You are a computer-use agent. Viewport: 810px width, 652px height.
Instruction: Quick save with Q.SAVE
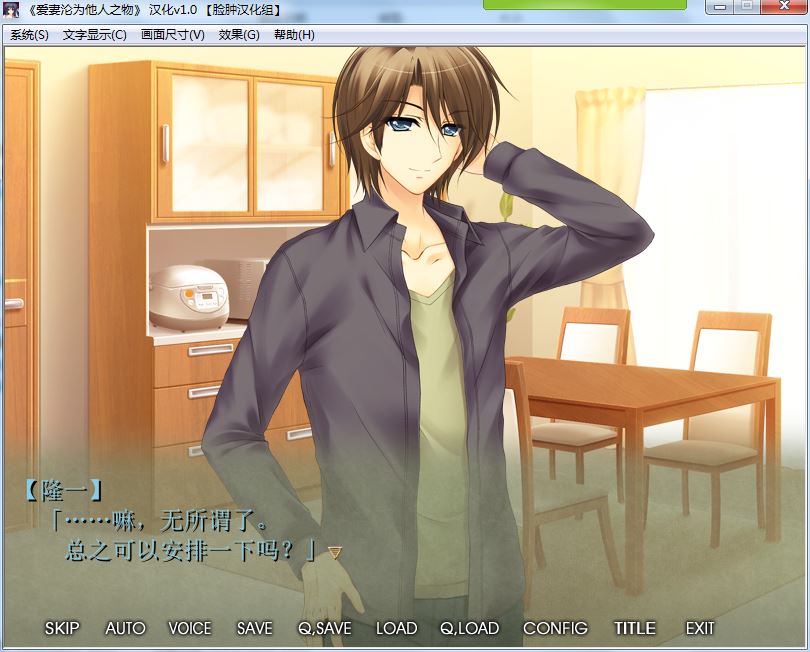pos(324,628)
